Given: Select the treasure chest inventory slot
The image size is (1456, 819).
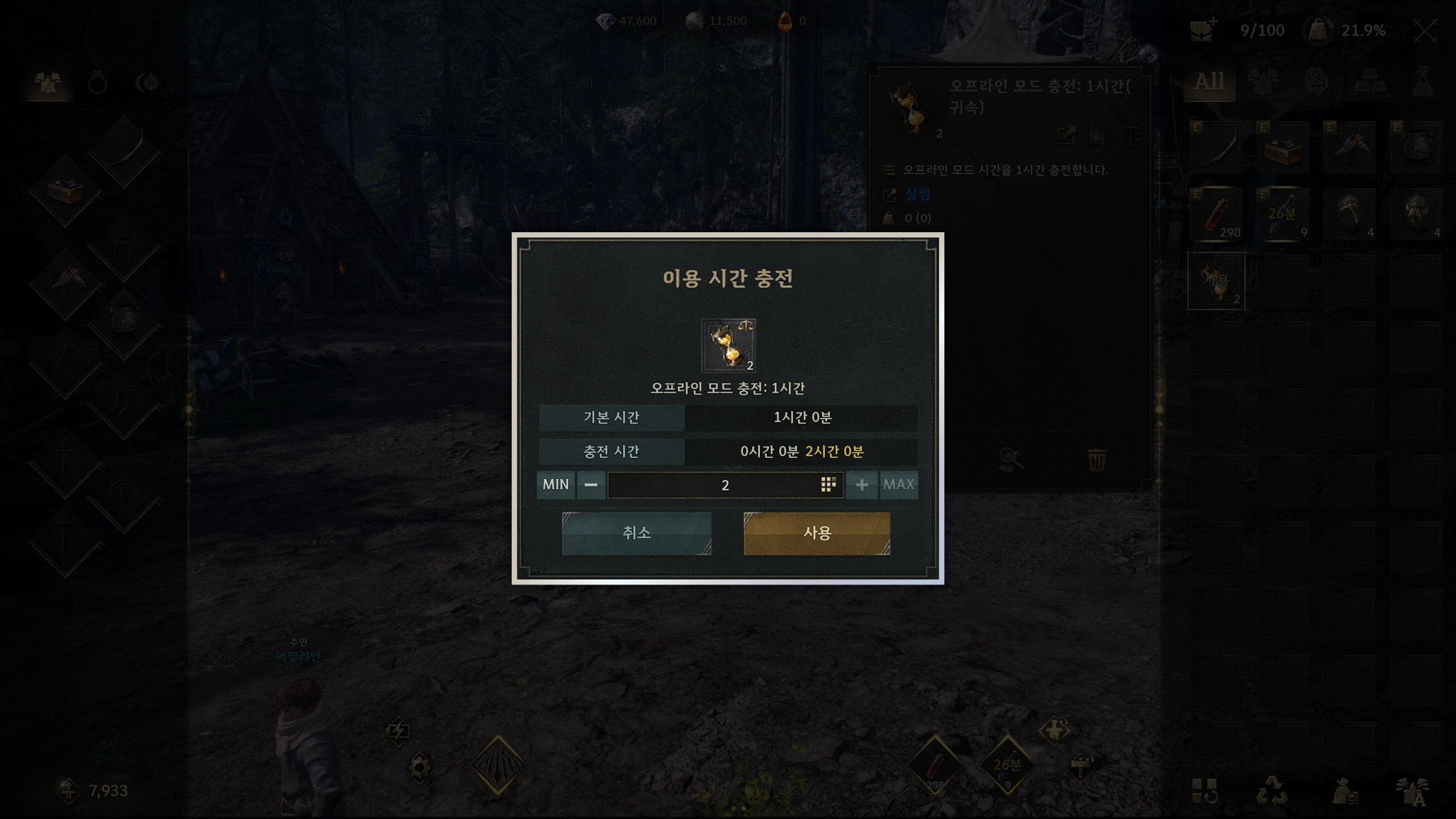Looking at the screenshot, I should tap(1283, 149).
